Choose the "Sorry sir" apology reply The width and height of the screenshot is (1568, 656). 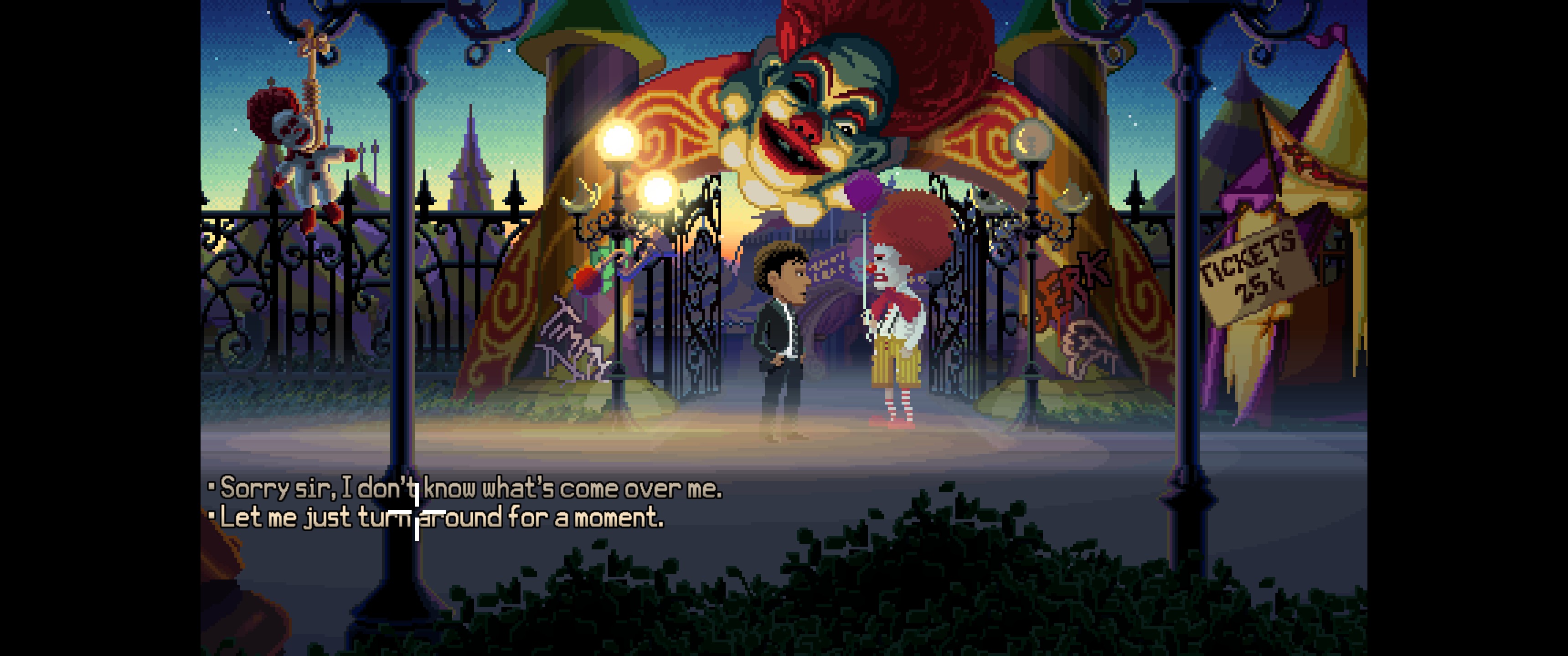tap(470, 489)
